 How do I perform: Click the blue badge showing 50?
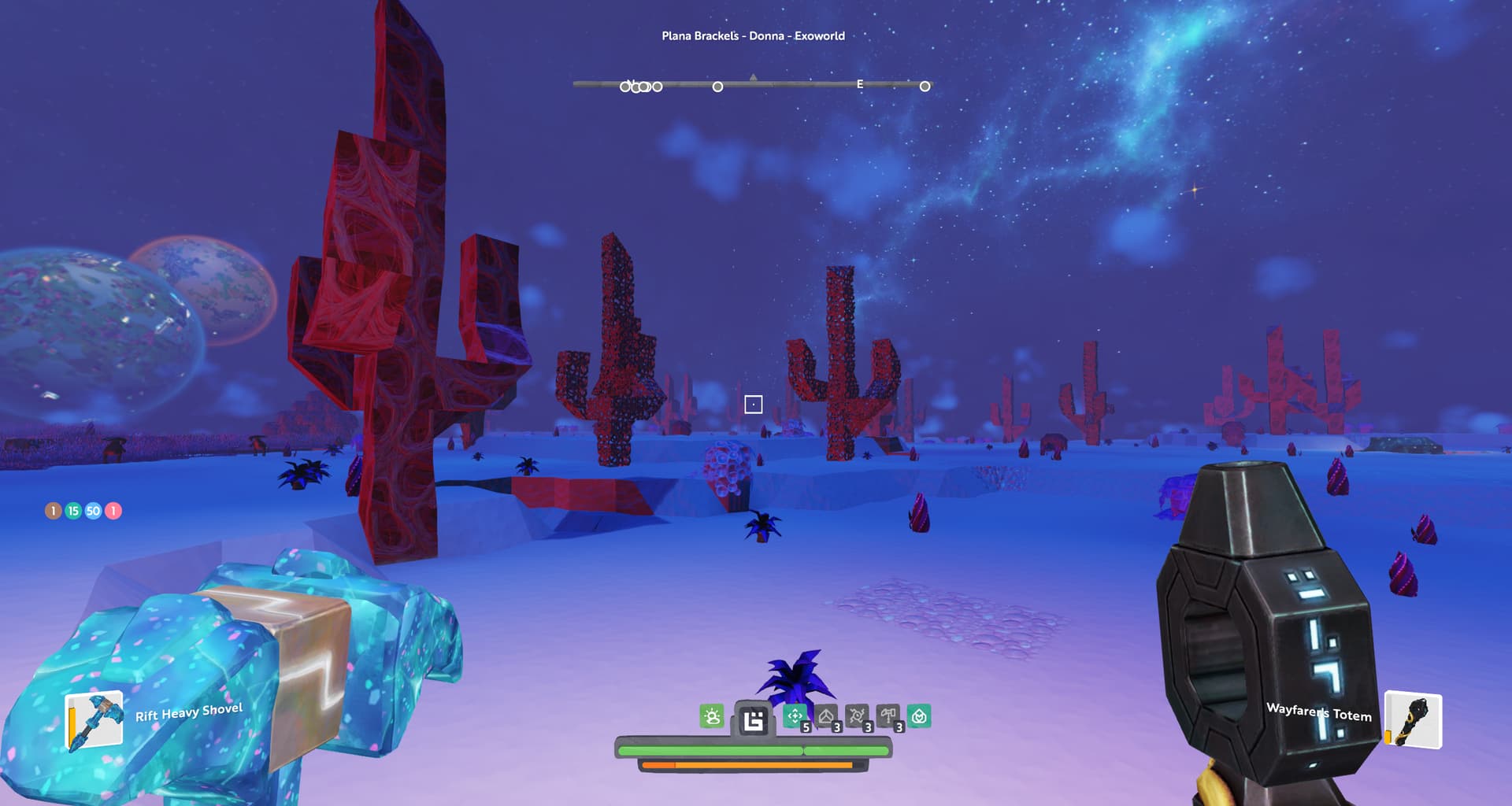pos(93,511)
